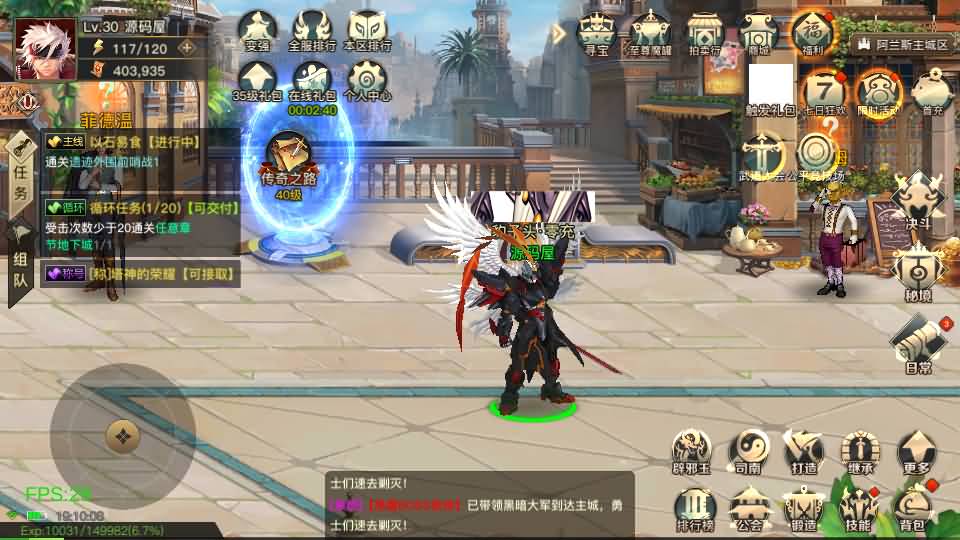Open the 拍卖行 auction house

tap(706, 31)
